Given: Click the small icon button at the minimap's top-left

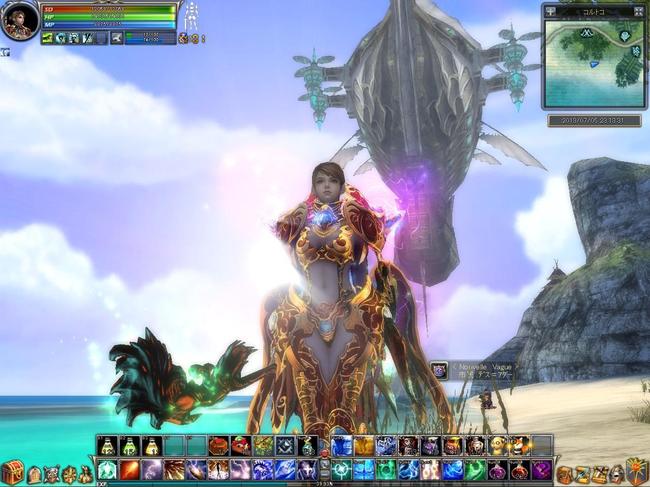Looking at the screenshot, I should tap(550, 12).
